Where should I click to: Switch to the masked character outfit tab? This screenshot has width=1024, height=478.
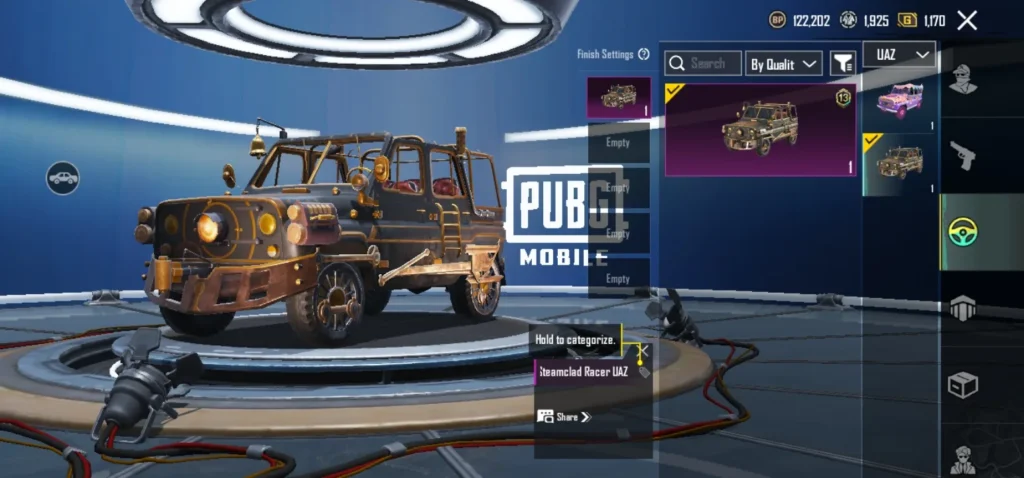962,78
